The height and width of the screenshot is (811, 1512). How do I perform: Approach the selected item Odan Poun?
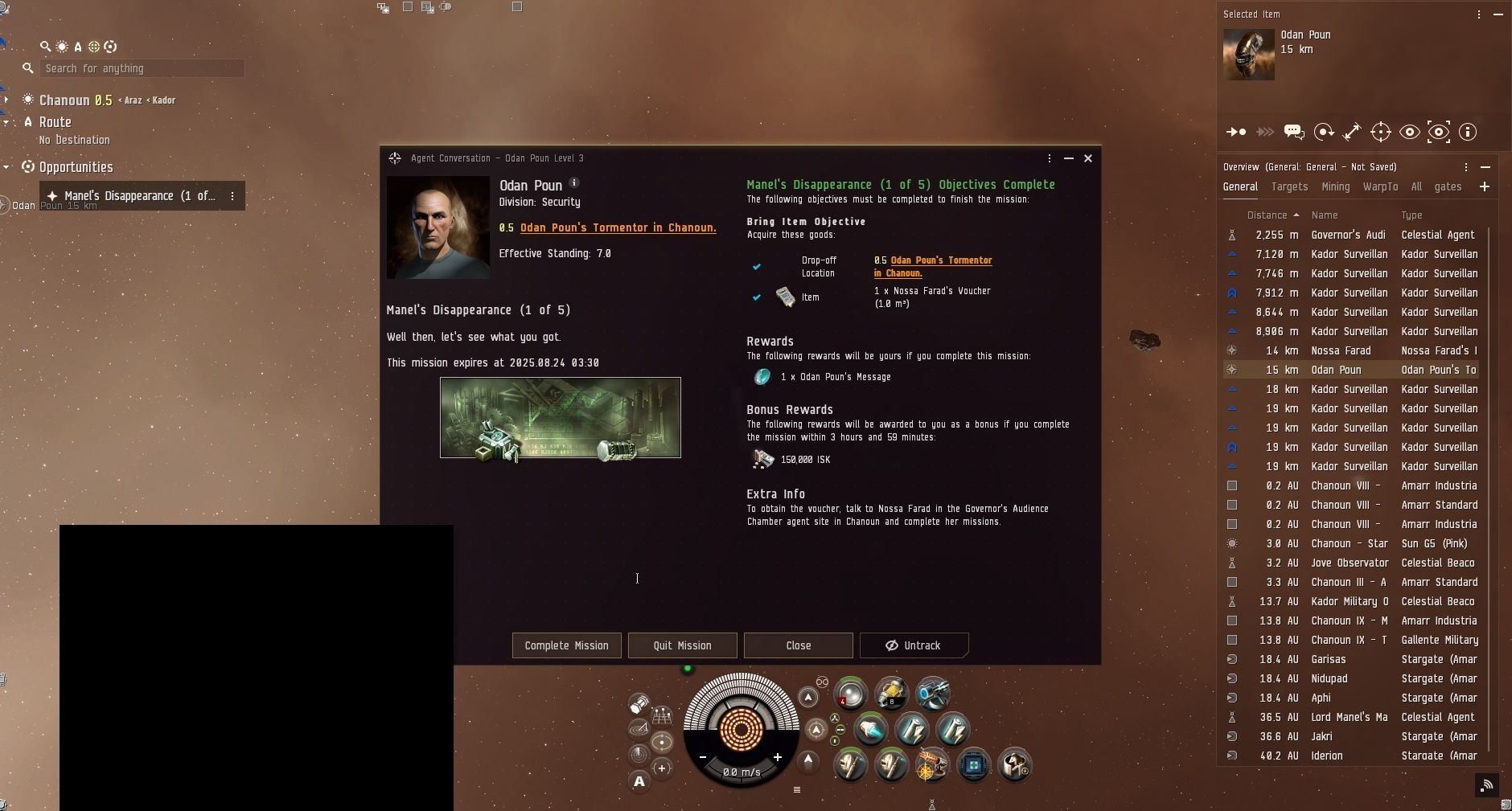1235,132
